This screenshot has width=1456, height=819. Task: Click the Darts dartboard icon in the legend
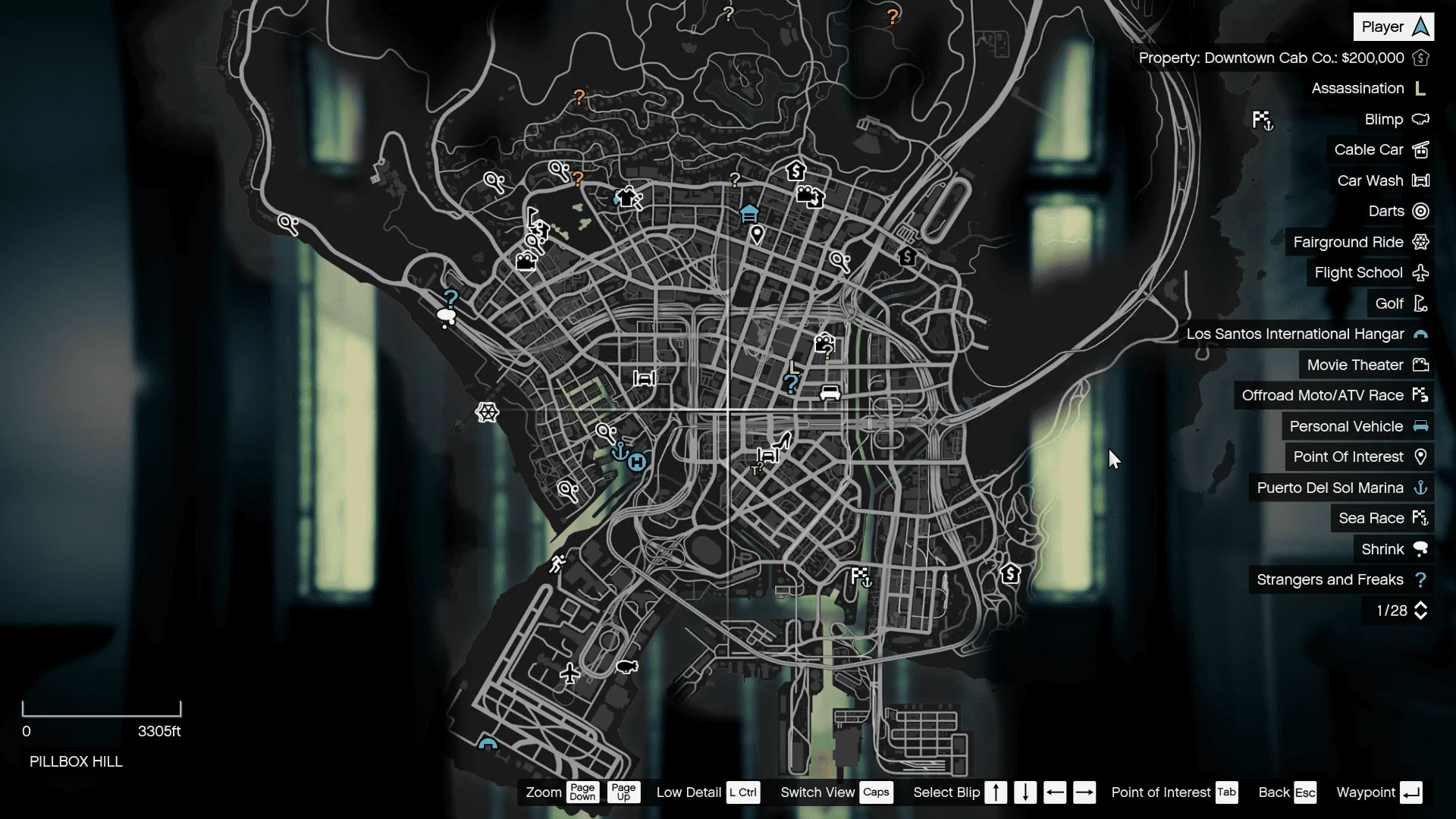1419,211
